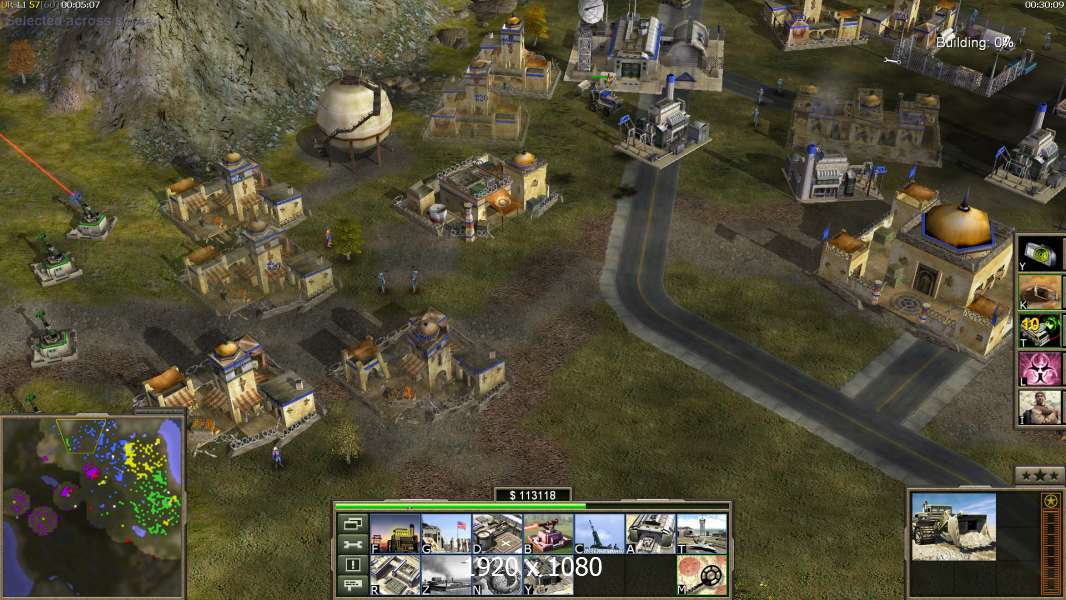The width and height of the screenshot is (1066, 600).
Task: Select the war factory build icon (A)
Action: tap(651, 533)
